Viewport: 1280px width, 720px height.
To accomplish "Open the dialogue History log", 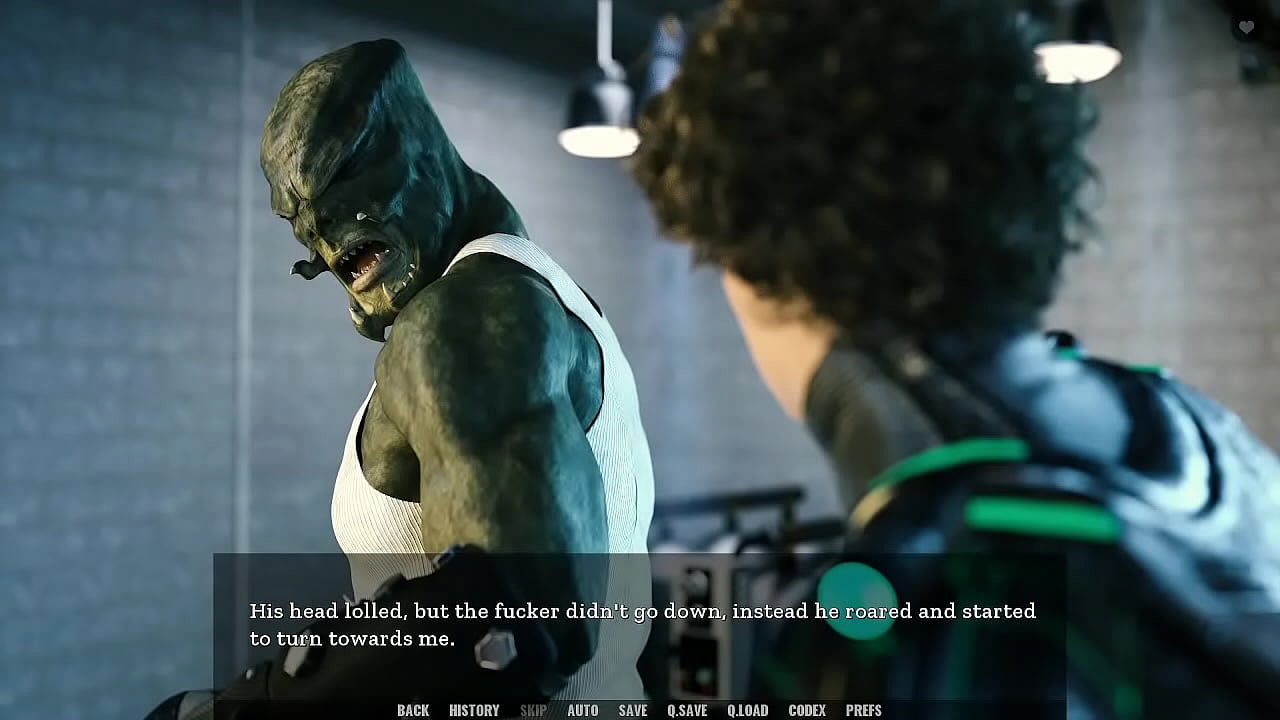I will (x=474, y=710).
